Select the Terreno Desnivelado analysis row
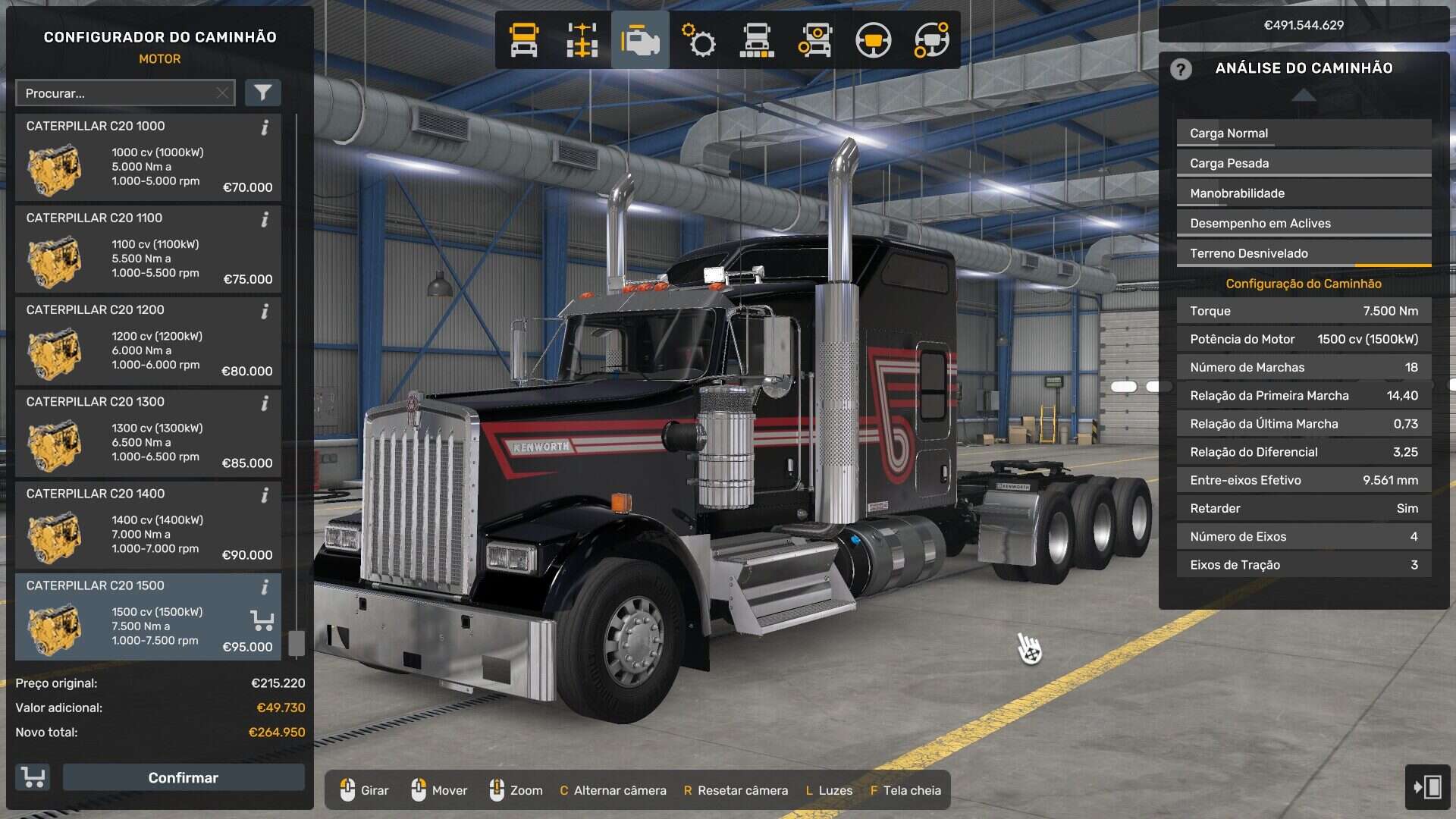This screenshot has height=819, width=1456. click(1303, 253)
